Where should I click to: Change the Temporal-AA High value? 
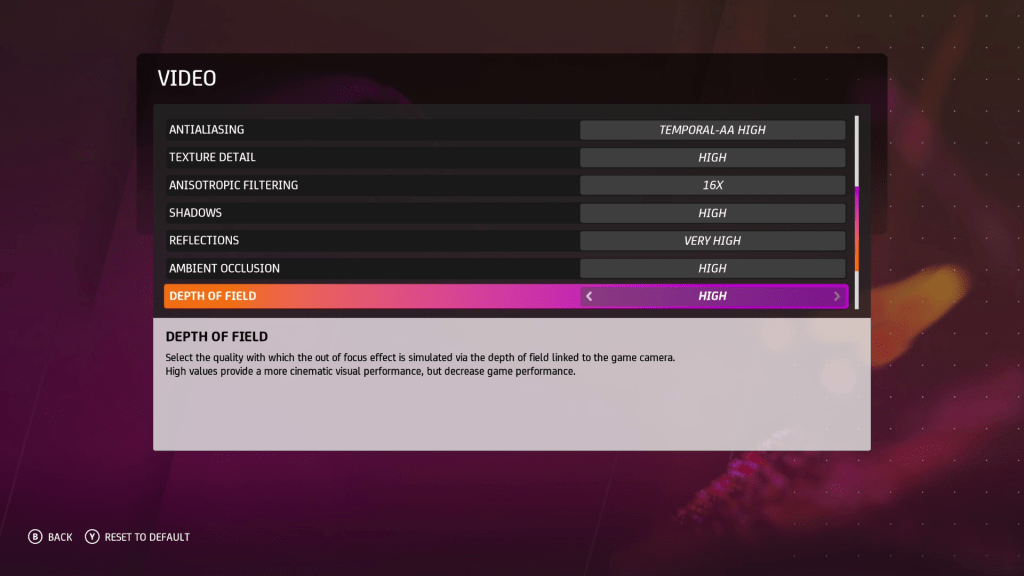[x=712, y=130]
